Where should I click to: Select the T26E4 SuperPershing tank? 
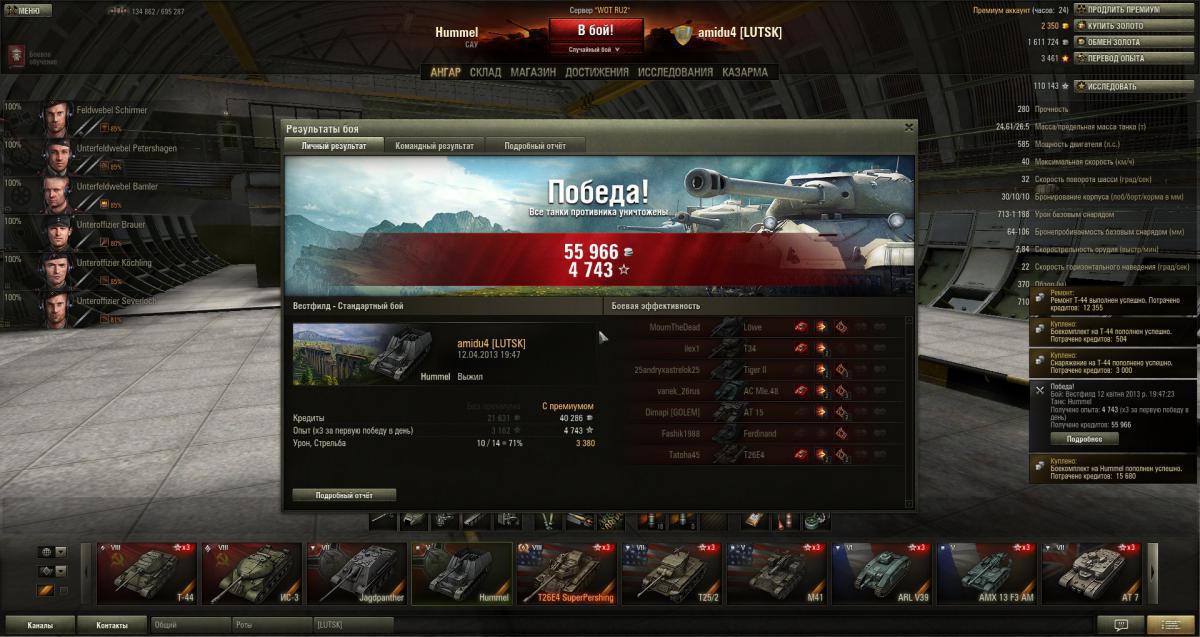coord(566,573)
